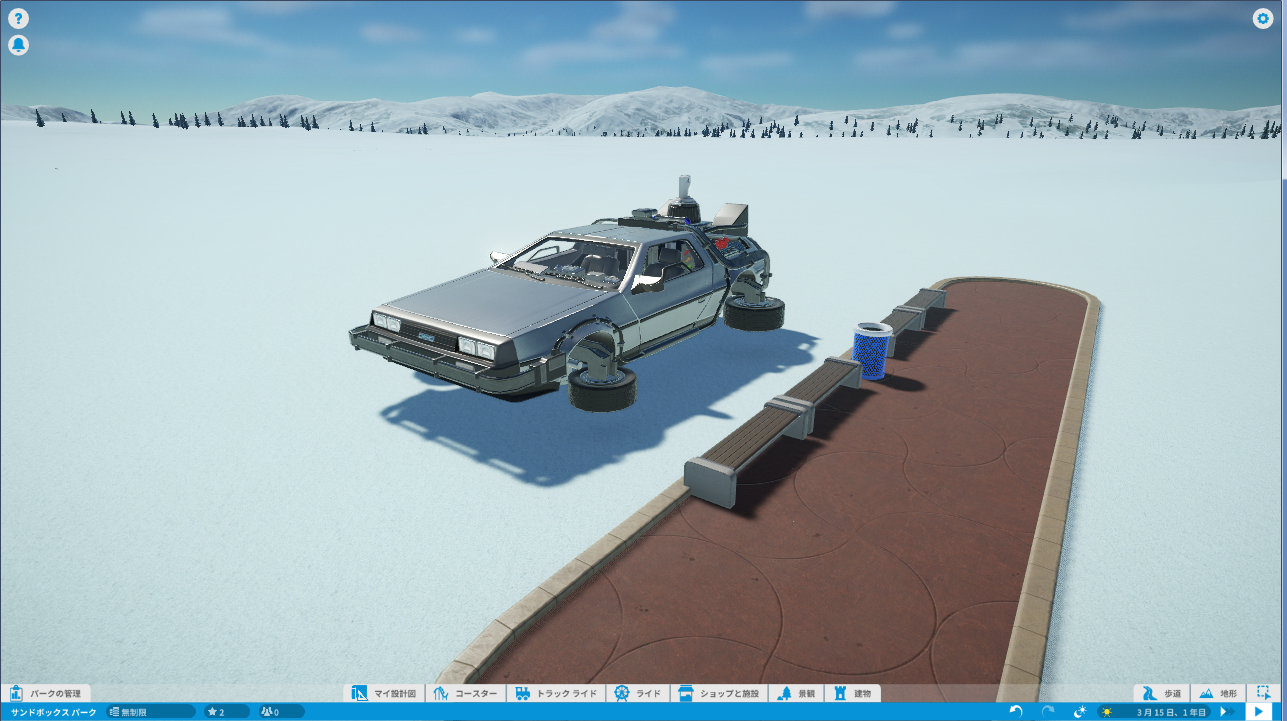
Task: Redo the undone action
Action: pyautogui.click(x=1048, y=711)
